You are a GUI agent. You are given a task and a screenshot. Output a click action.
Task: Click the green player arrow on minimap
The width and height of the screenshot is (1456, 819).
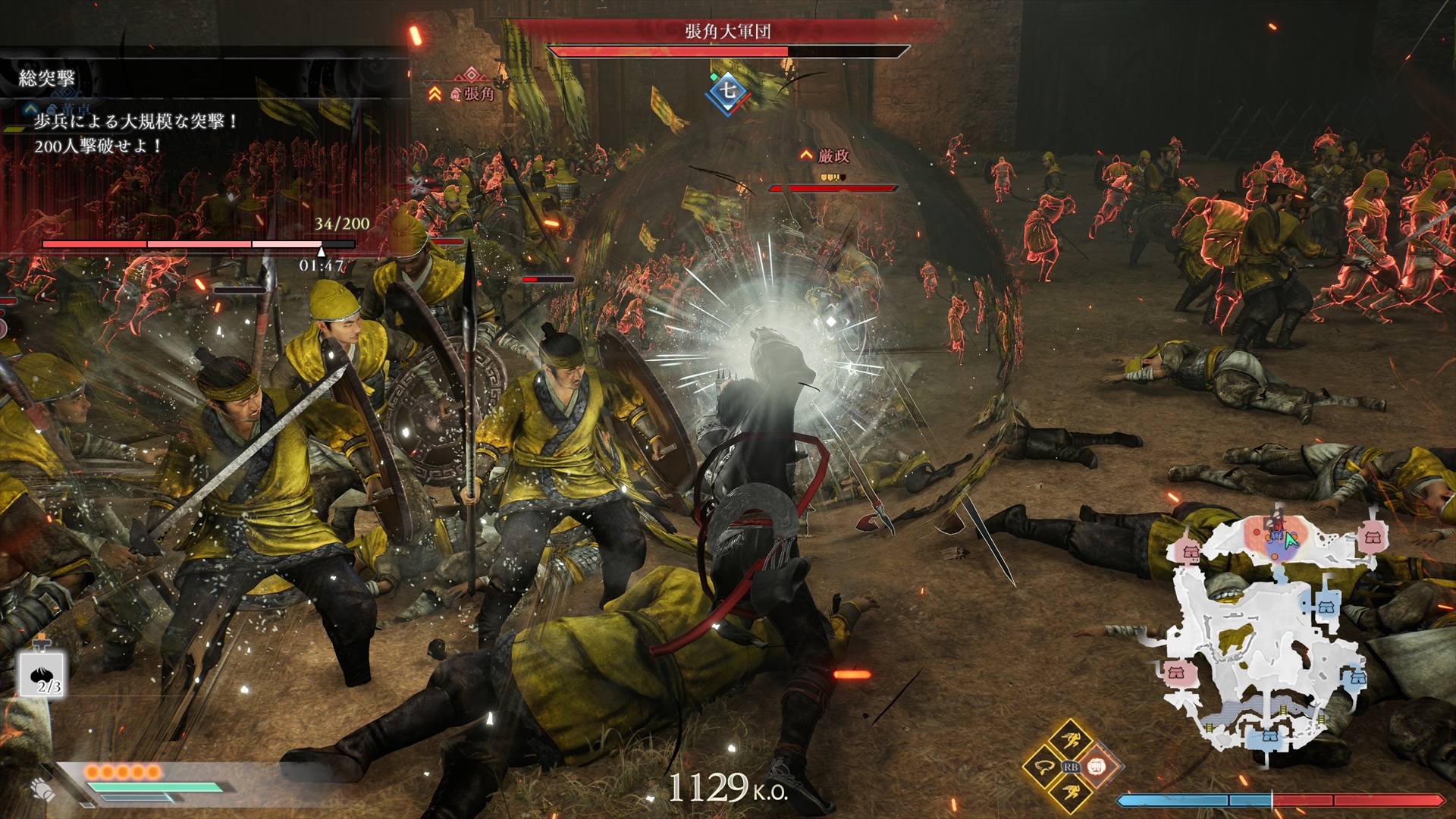coord(1291,540)
